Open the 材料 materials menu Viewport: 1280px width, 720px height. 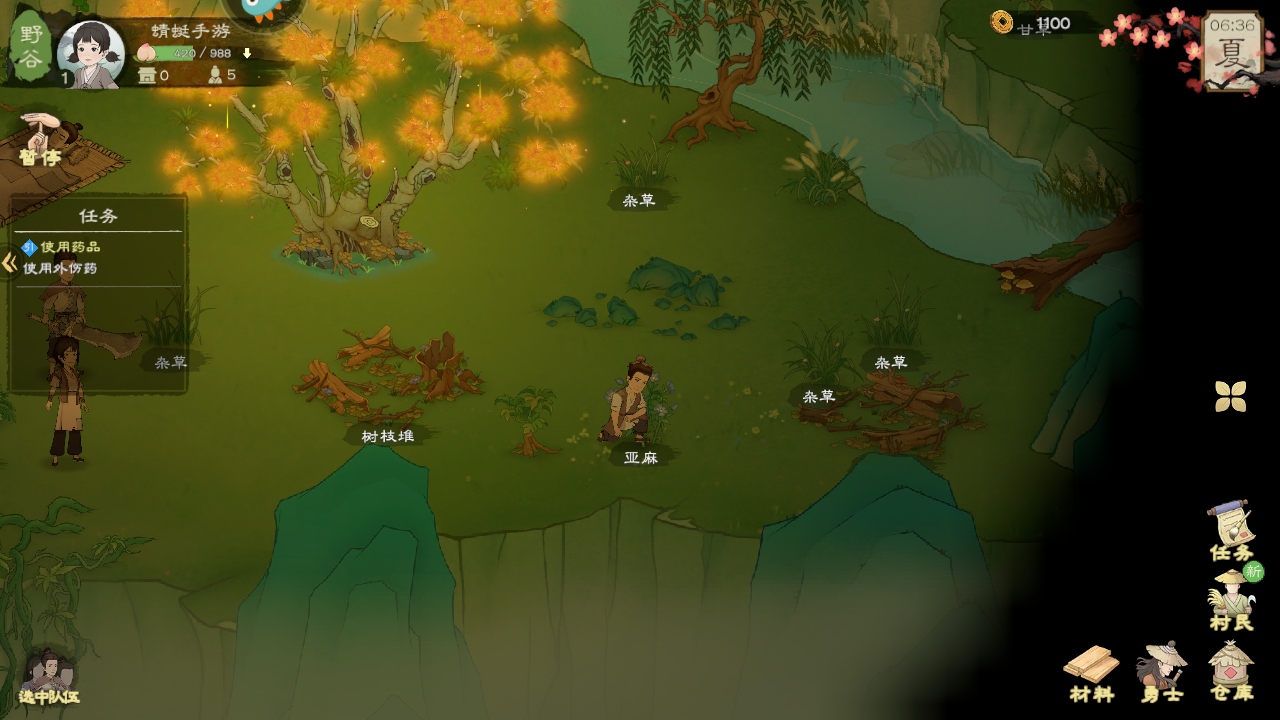tap(1091, 672)
